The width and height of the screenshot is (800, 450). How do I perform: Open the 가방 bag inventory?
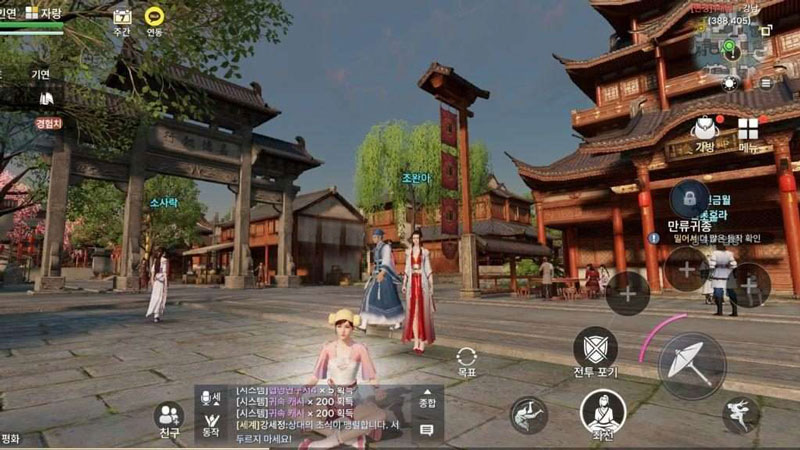tap(705, 130)
